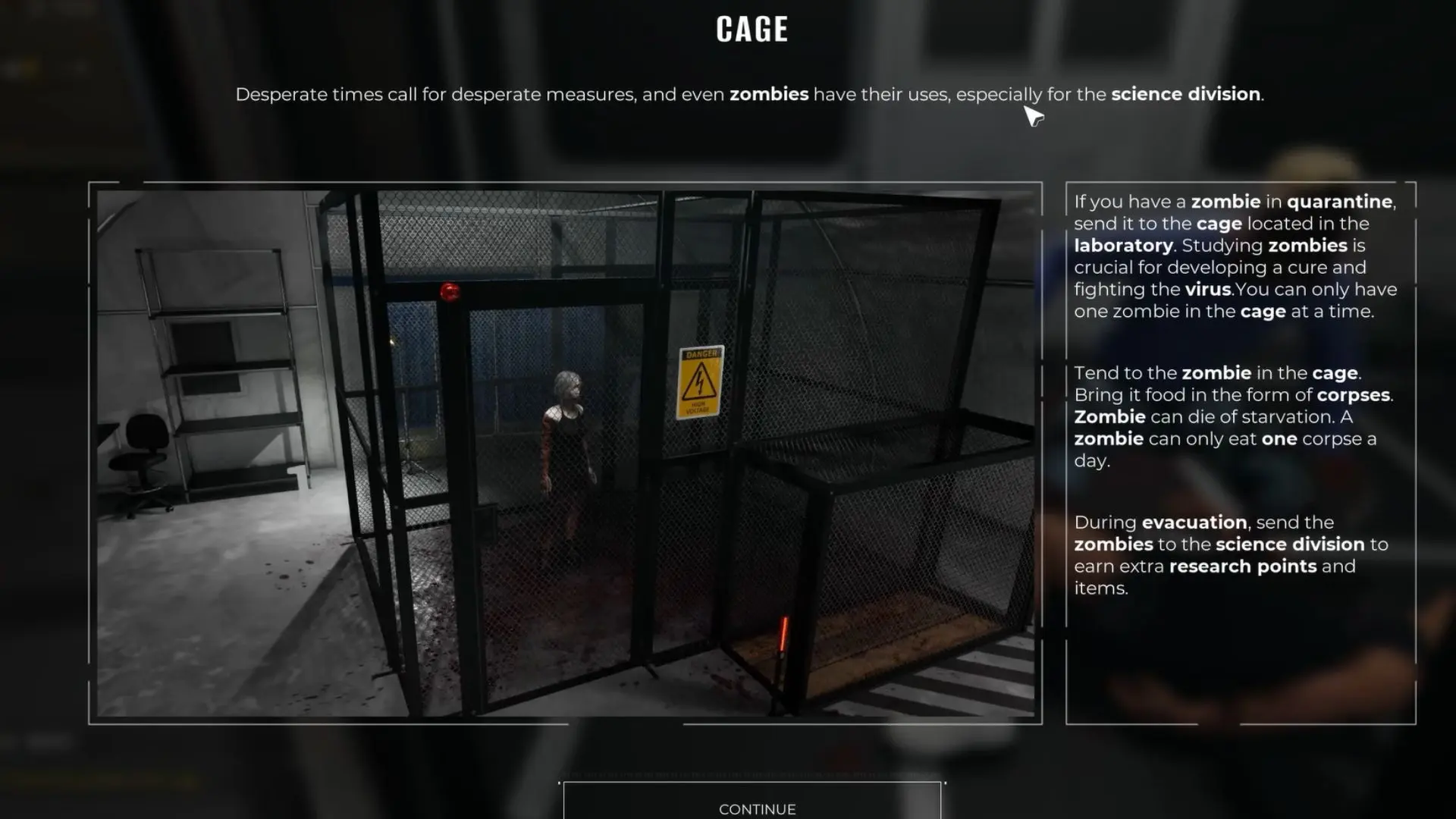Viewport: 1456px width, 819px height.
Task: Expand the first info paragraph about the cage
Action: pyautogui.click(x=1235, y=256)
